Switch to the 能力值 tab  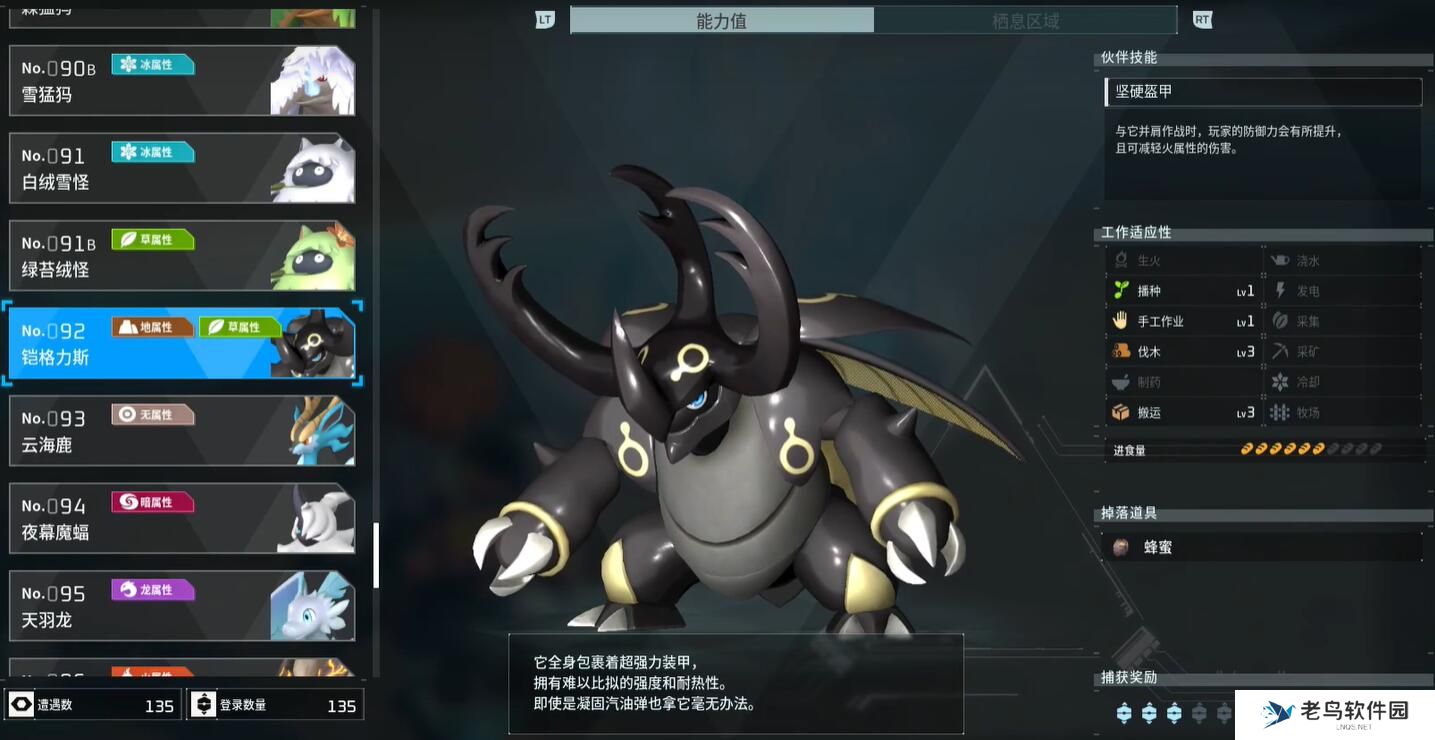coord(721,21)
